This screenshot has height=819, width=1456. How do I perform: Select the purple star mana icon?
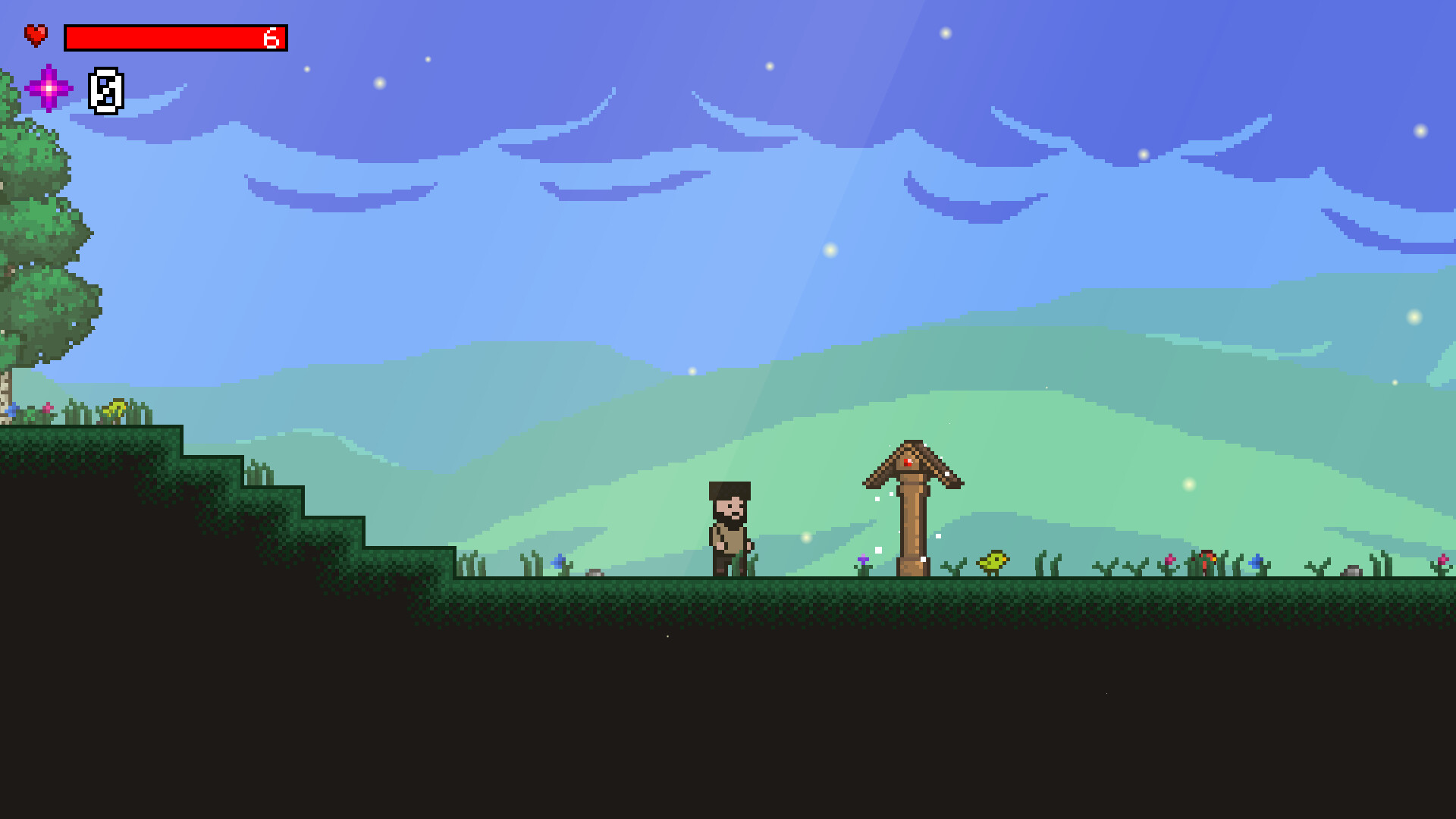pos(50,89)
